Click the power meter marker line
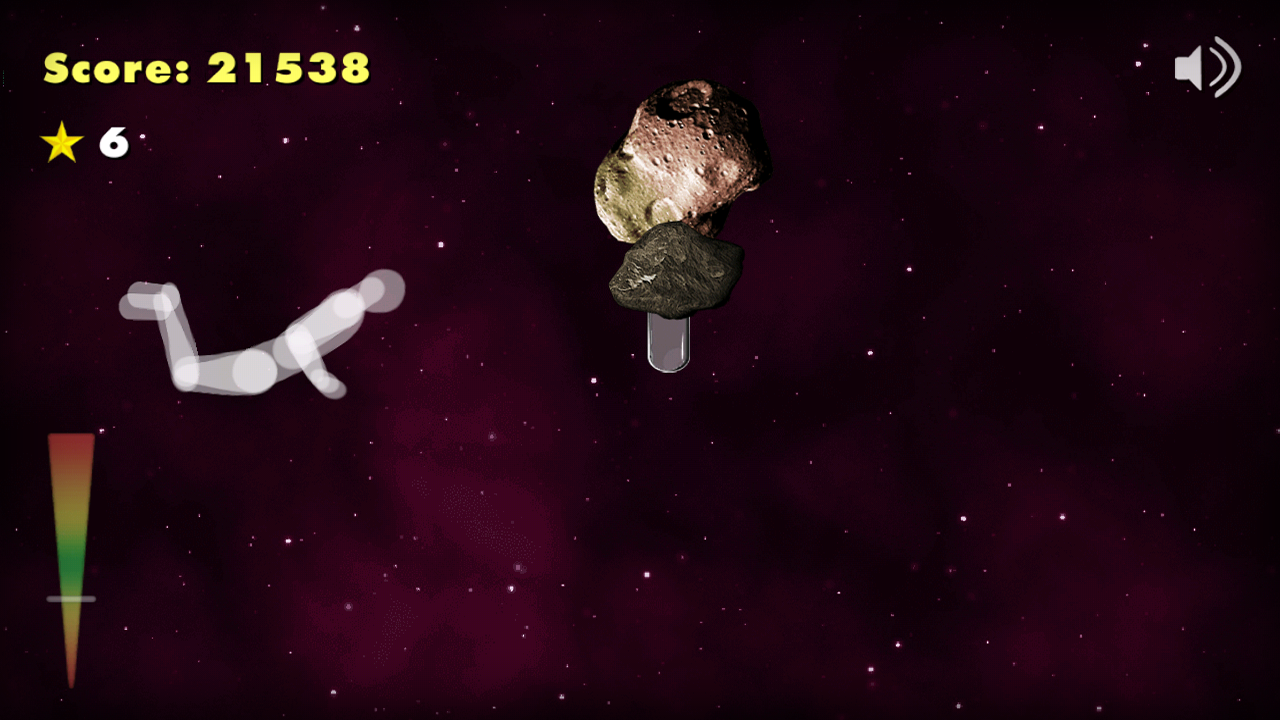Screen dimensions: 1280x720 point(68,598)
